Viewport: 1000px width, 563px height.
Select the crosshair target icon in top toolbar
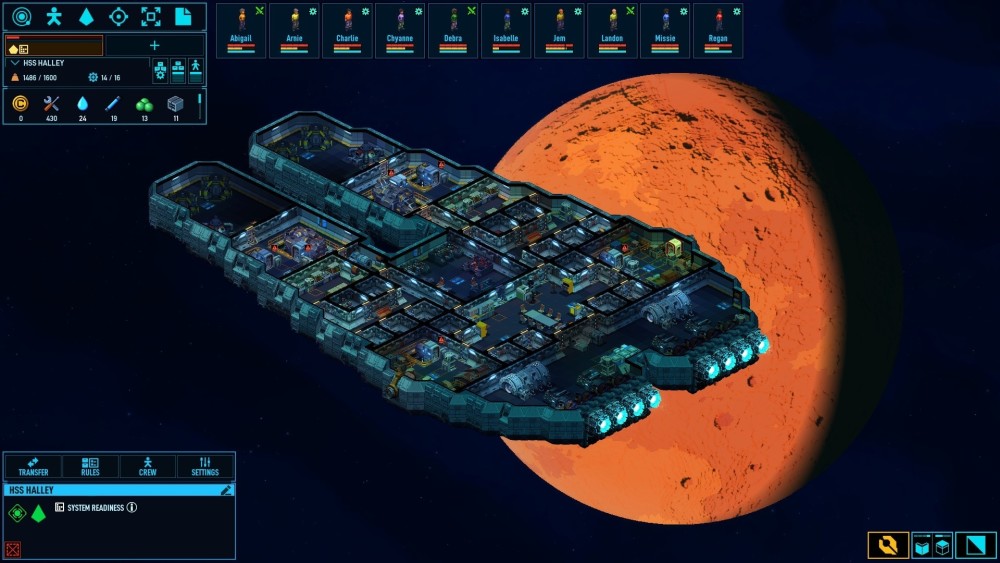[118, 16]
